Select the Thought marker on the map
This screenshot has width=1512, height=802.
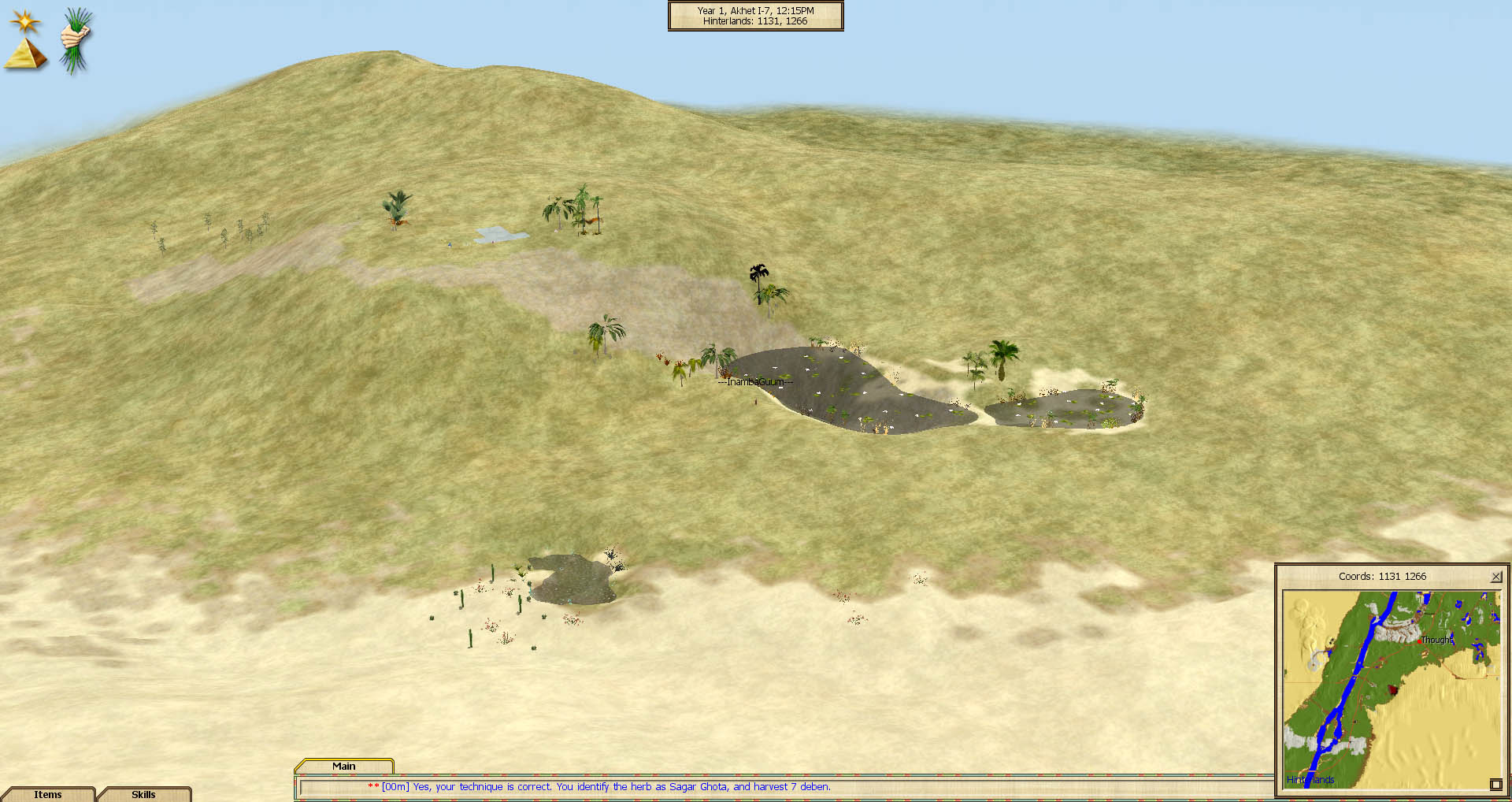1420,641
